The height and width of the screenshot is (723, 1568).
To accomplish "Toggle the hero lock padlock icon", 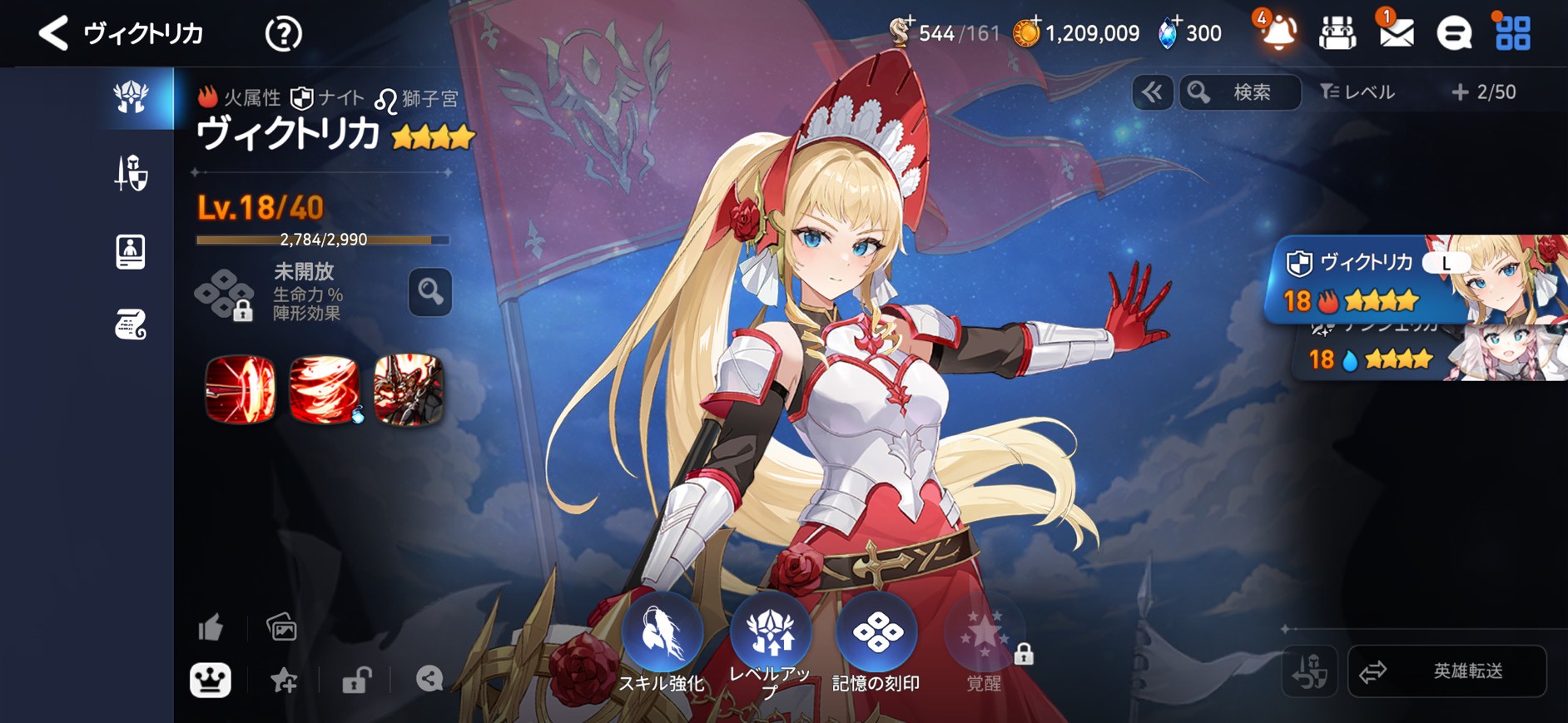I will point(356,681).
